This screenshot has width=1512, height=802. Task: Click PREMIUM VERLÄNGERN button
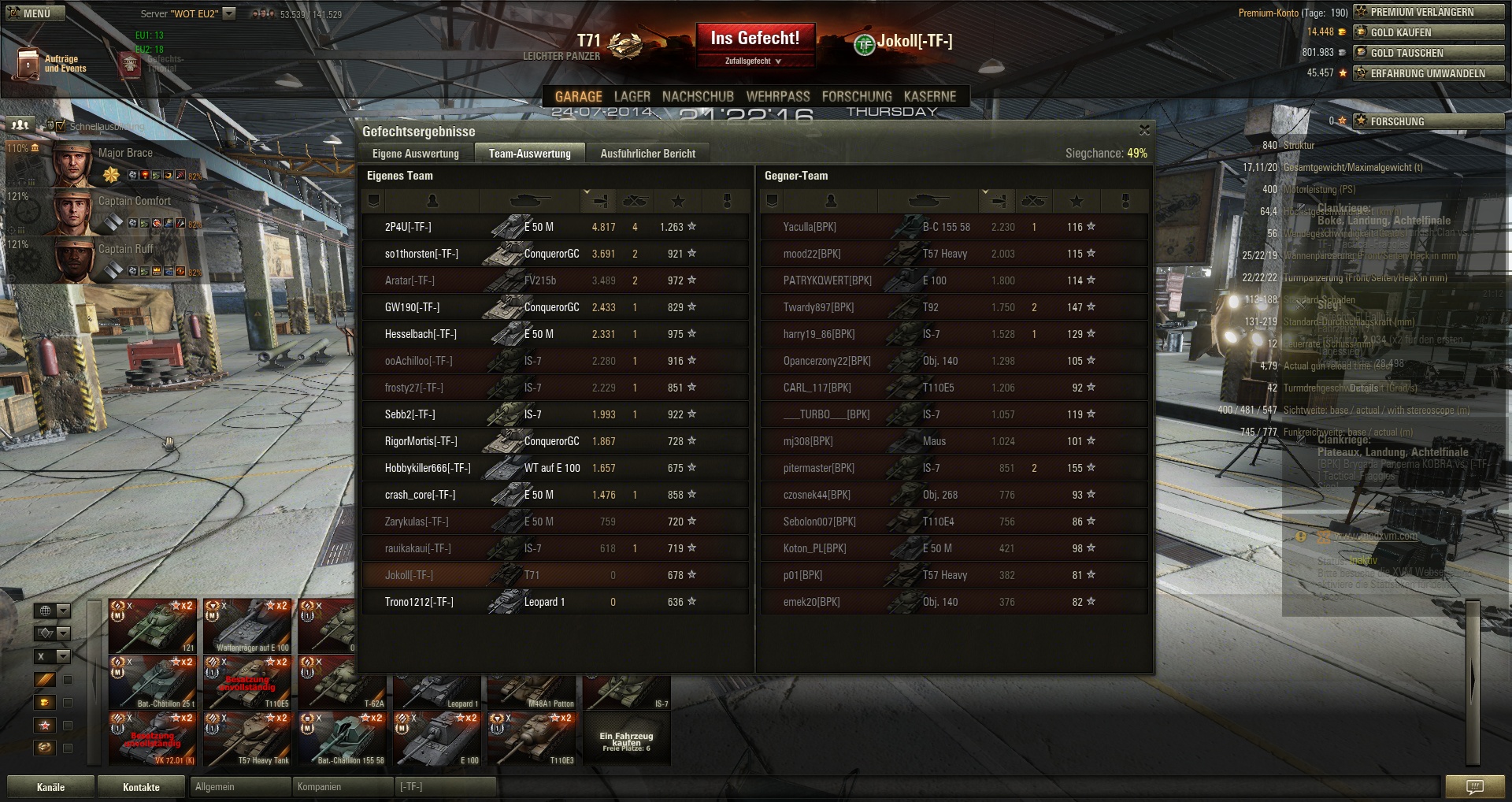point(1429,12)
